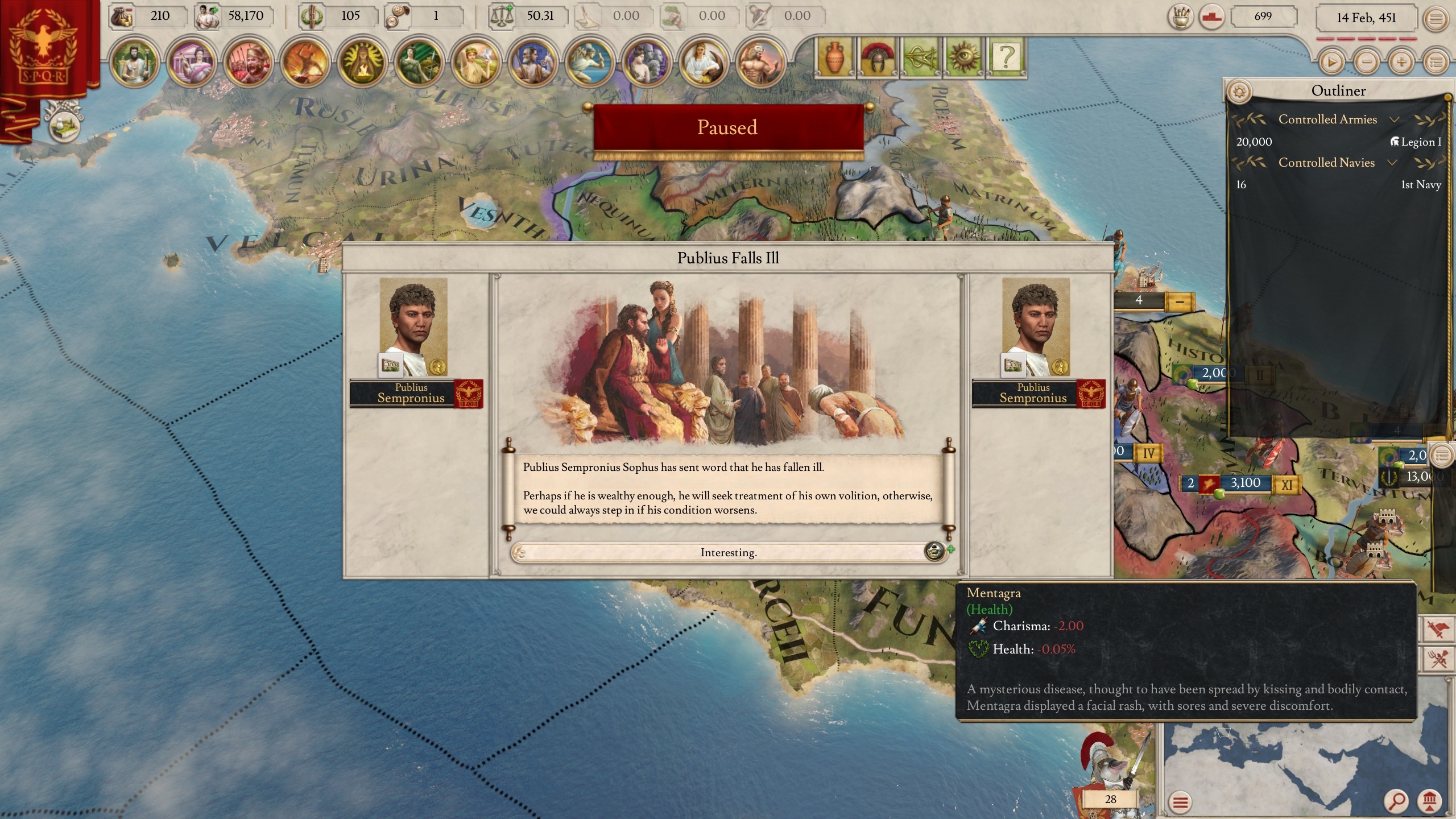Viewport: 1456px width, 819px height.
Task: Open the paint-brush pot button
Action: pyautogui.click(x=1181, y=18)
